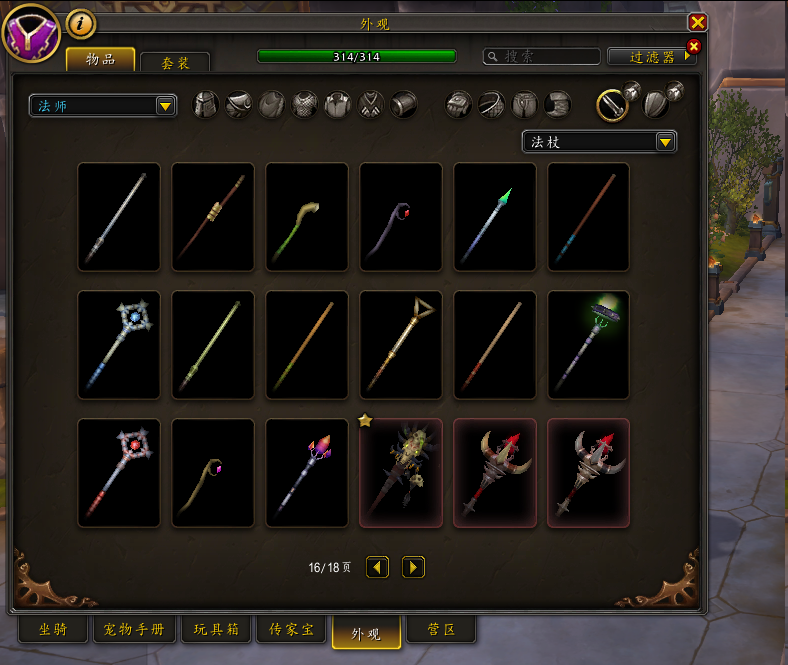Choose the staff with green glowing head
Image resolution: width=788 pixels, height=665 pixels.
[x=589, y=345]
